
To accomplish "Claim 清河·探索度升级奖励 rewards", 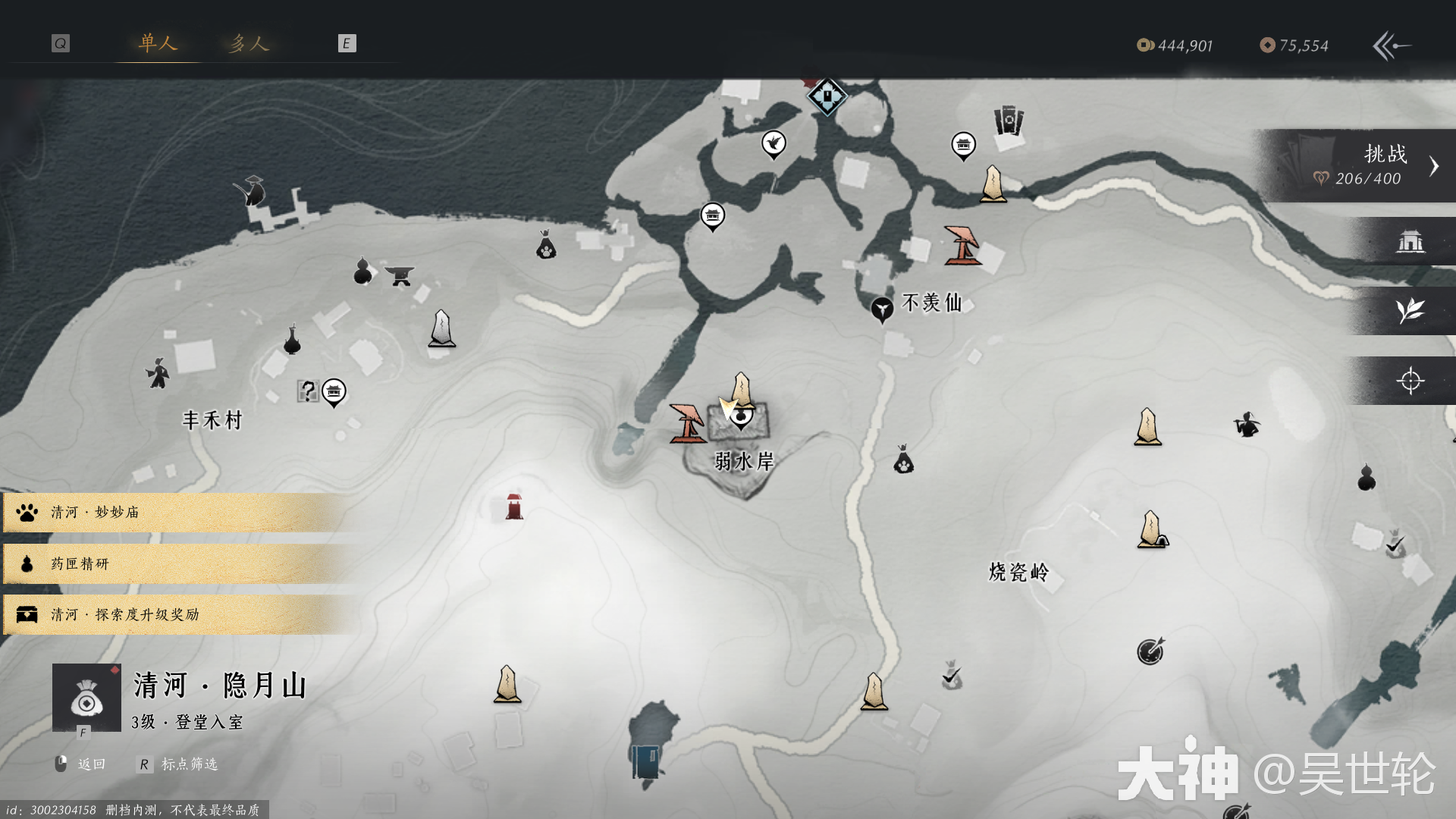I will 174,614.
